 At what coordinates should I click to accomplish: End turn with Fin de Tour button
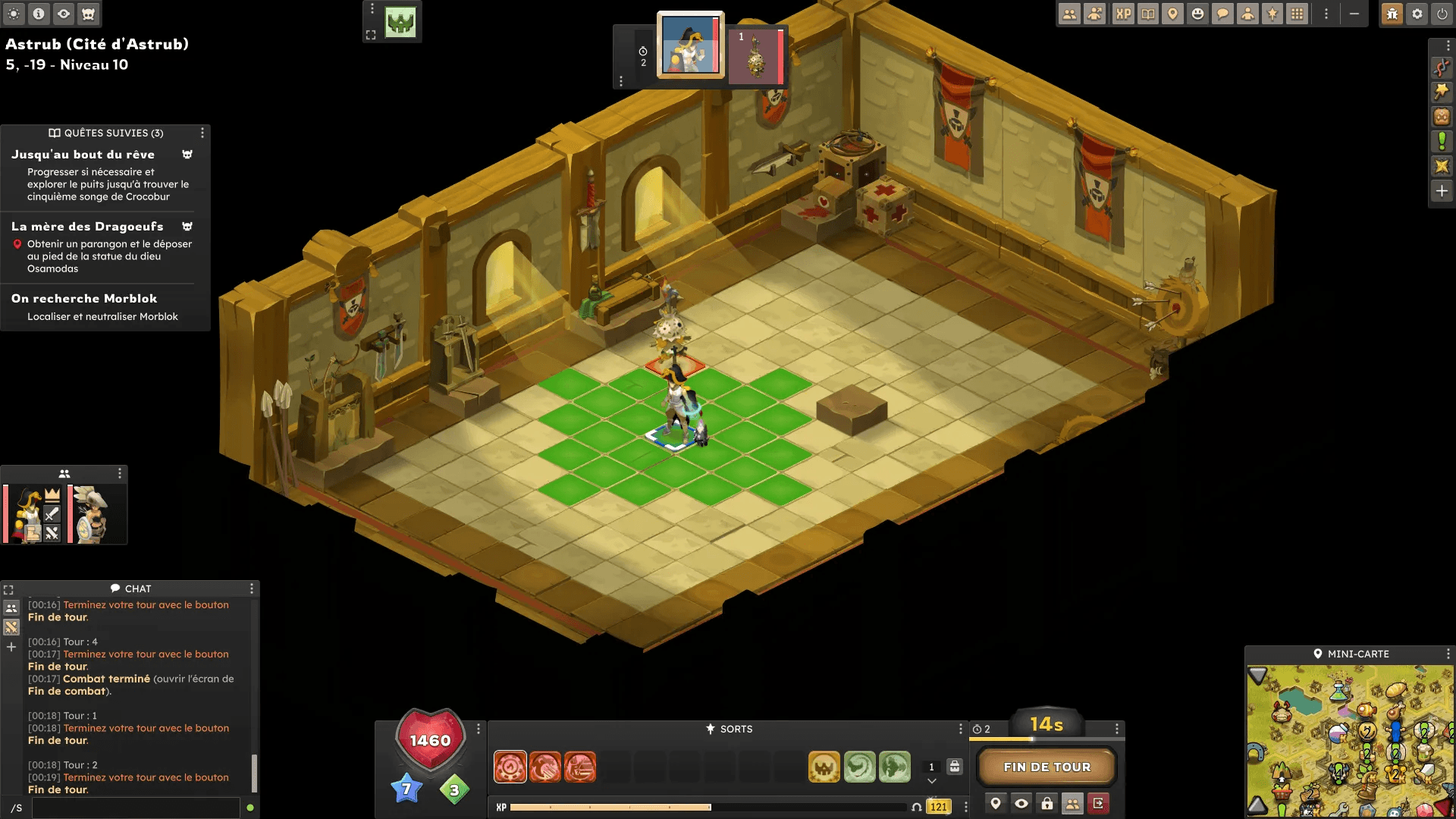[x=1046, y=767]
